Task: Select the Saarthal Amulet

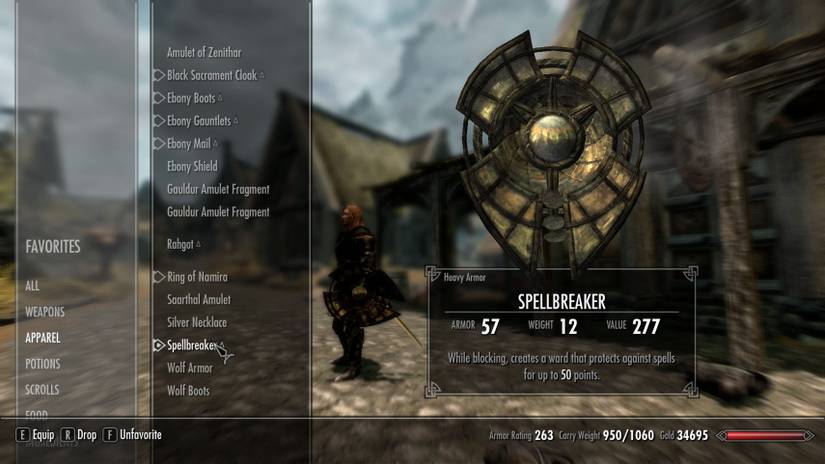Action: pyautogui.click(x=198, y=300)
